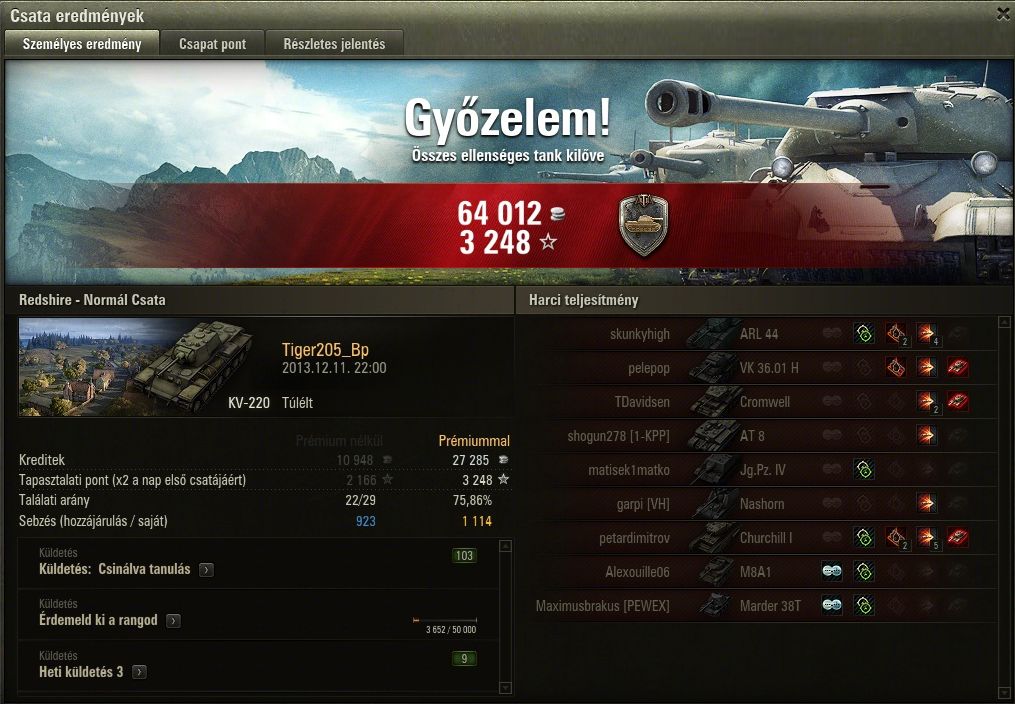
Task: Pick the matisek1matko Jg.Pz. IV row
Action: pos(760,470)
